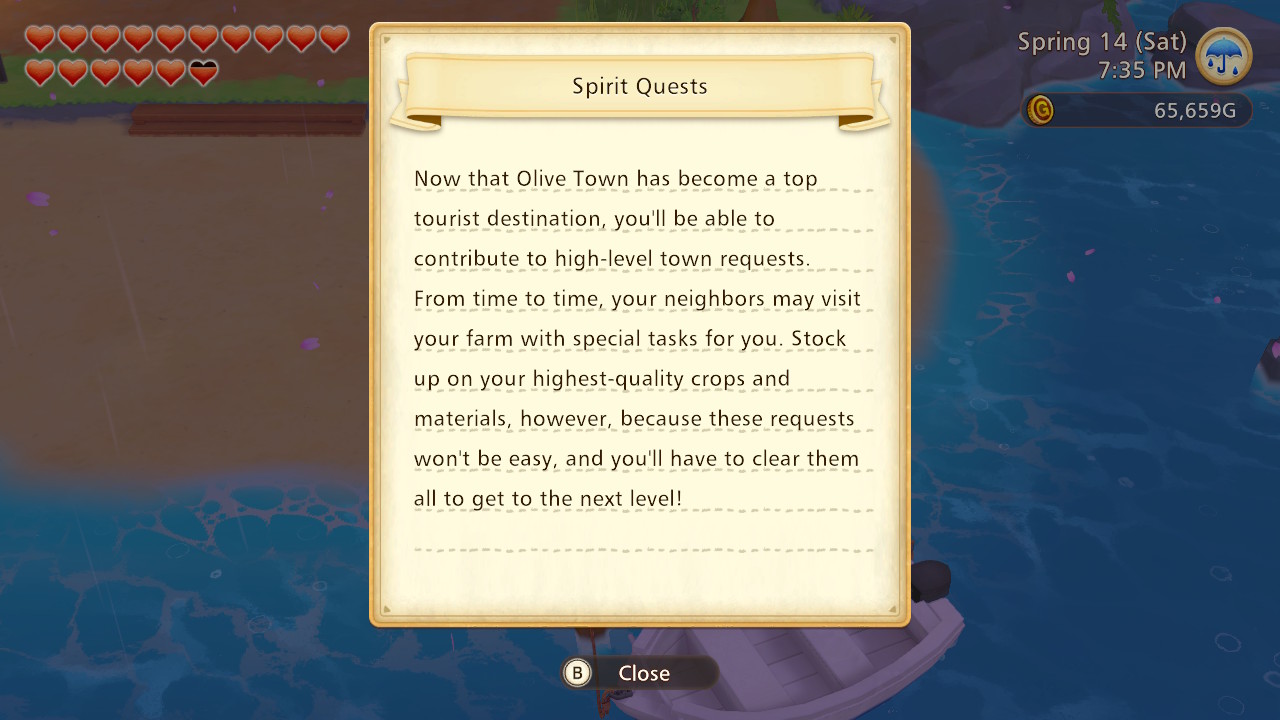The height and width of the screenshot is (720, 1280).
Task: Click the last full heart on the second row
Action: click(x=171, y=73)
